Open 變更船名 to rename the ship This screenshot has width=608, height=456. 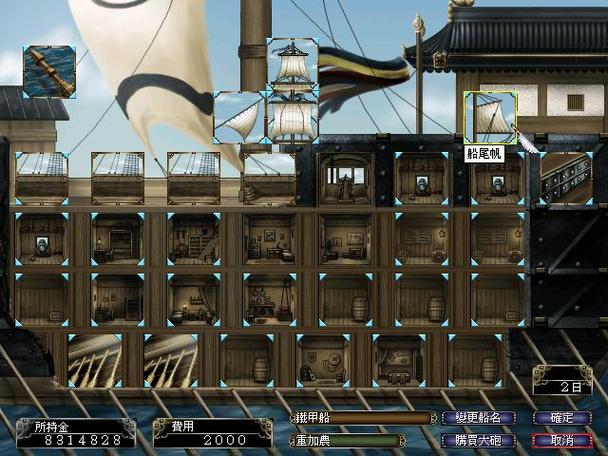coord(482,418)
